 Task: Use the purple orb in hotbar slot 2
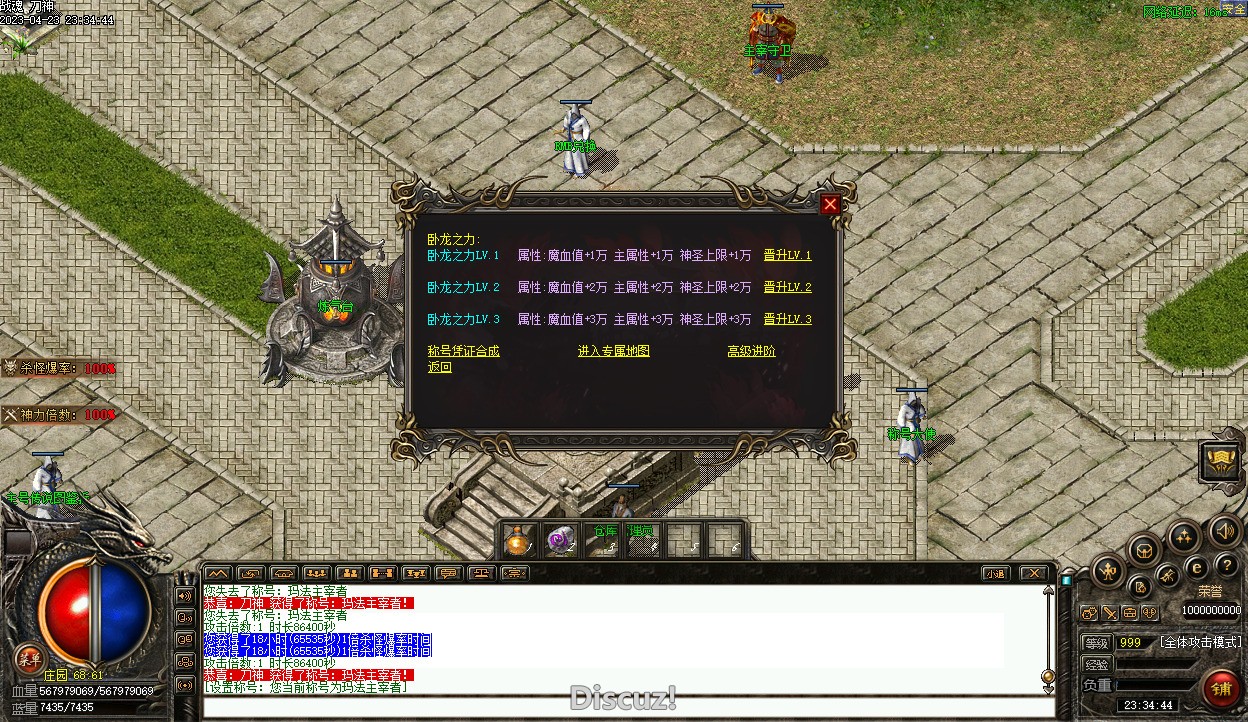[560, 541]
